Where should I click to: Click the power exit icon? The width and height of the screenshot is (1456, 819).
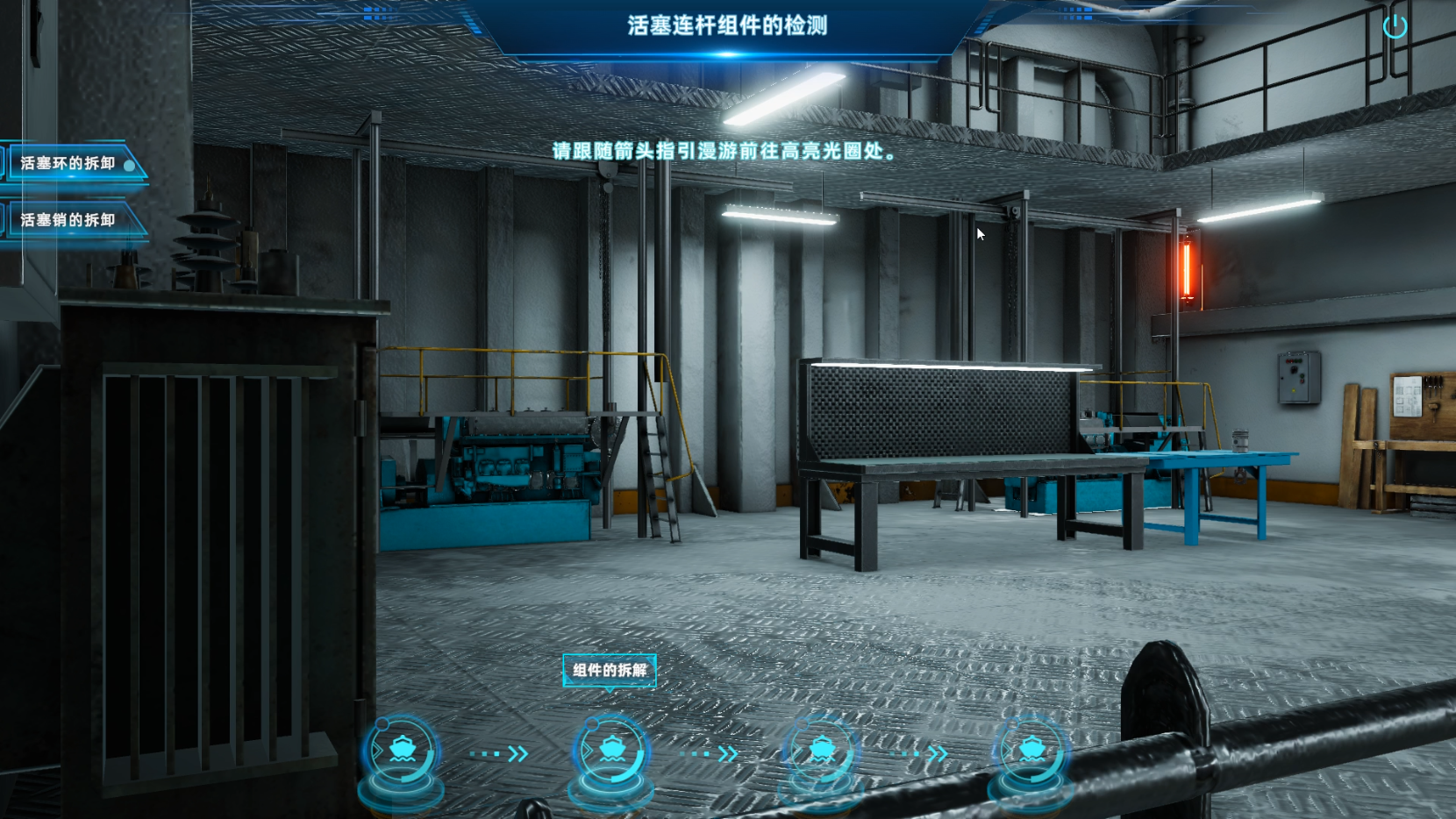(1395, 27)
